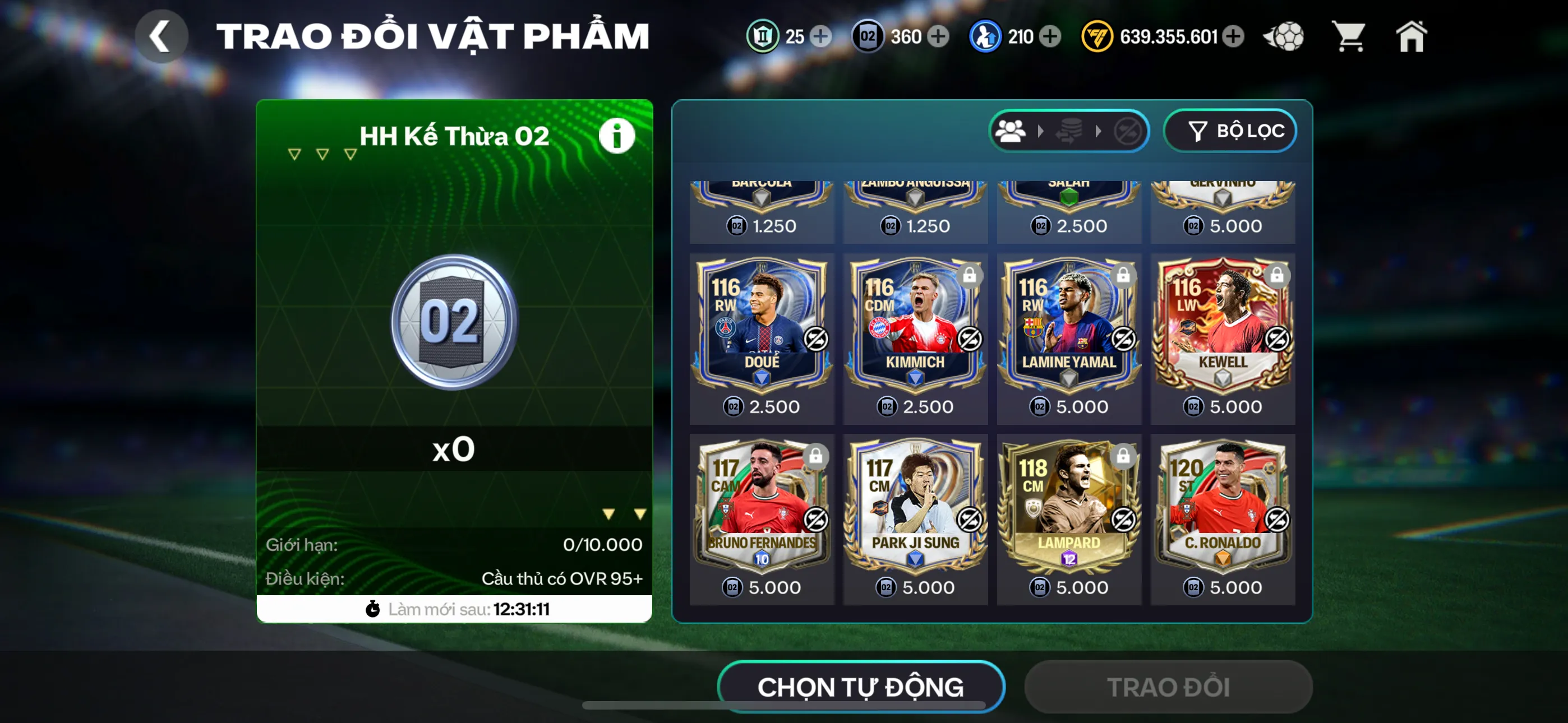Open the shopping cart store
Viewport: 1568px width, 723px height.
coord(1349,36)
